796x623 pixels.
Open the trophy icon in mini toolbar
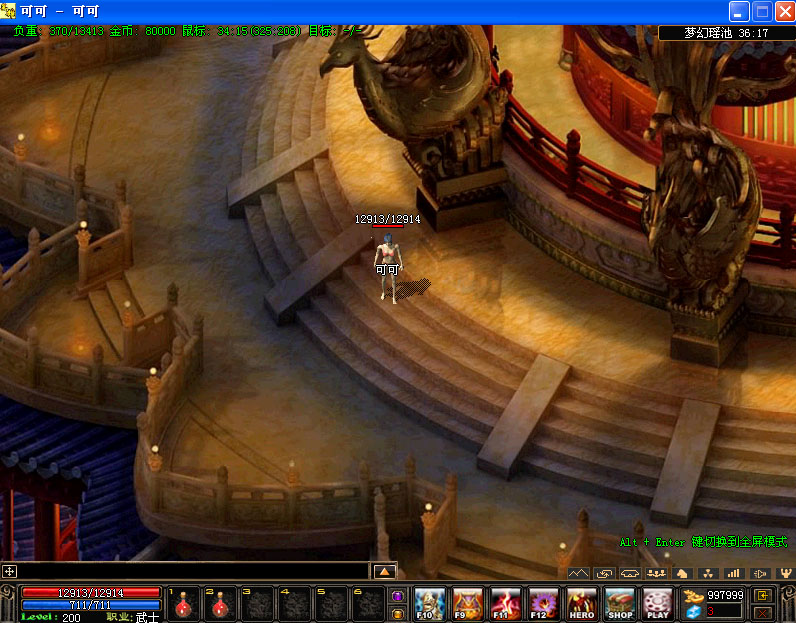(785, 573)
